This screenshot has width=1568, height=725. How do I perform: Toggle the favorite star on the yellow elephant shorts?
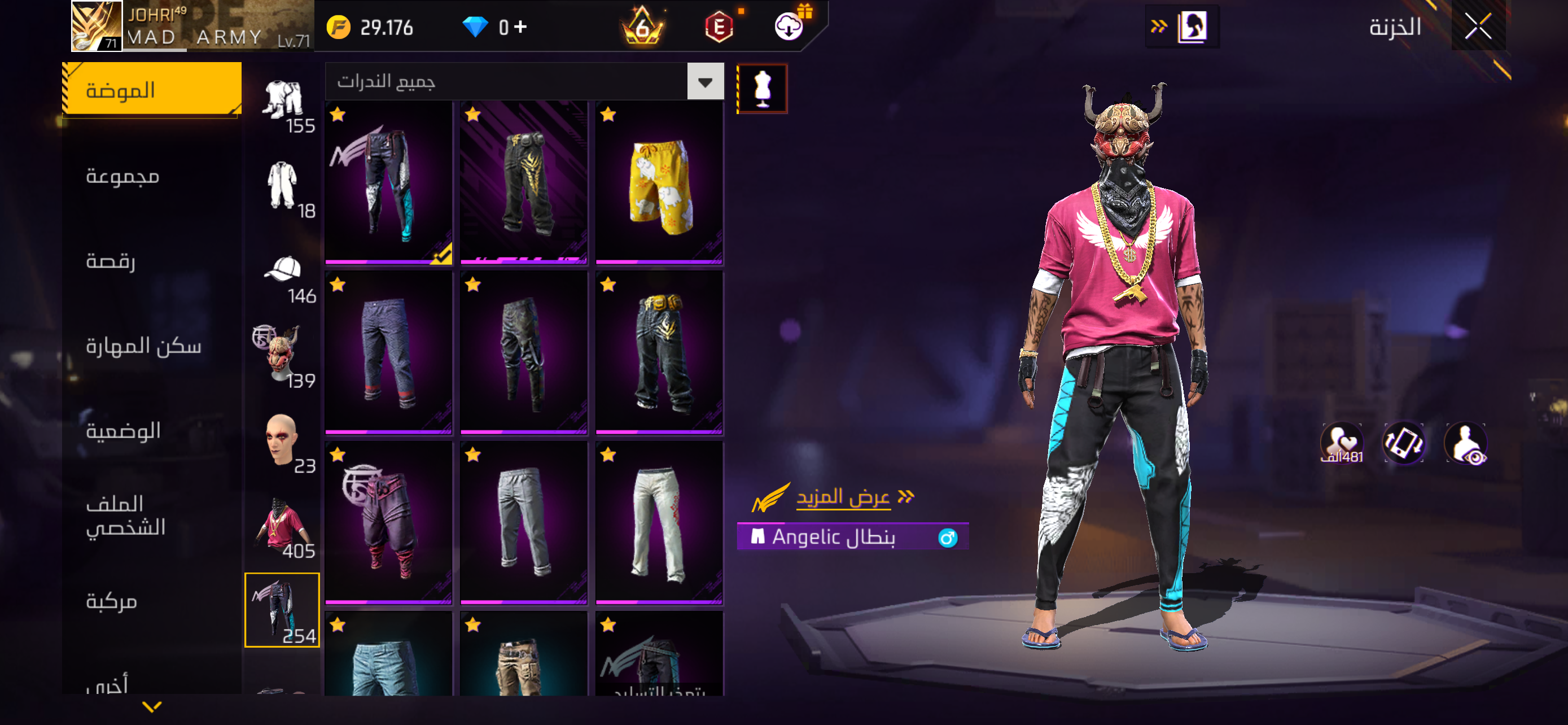[x=607, y=115]
